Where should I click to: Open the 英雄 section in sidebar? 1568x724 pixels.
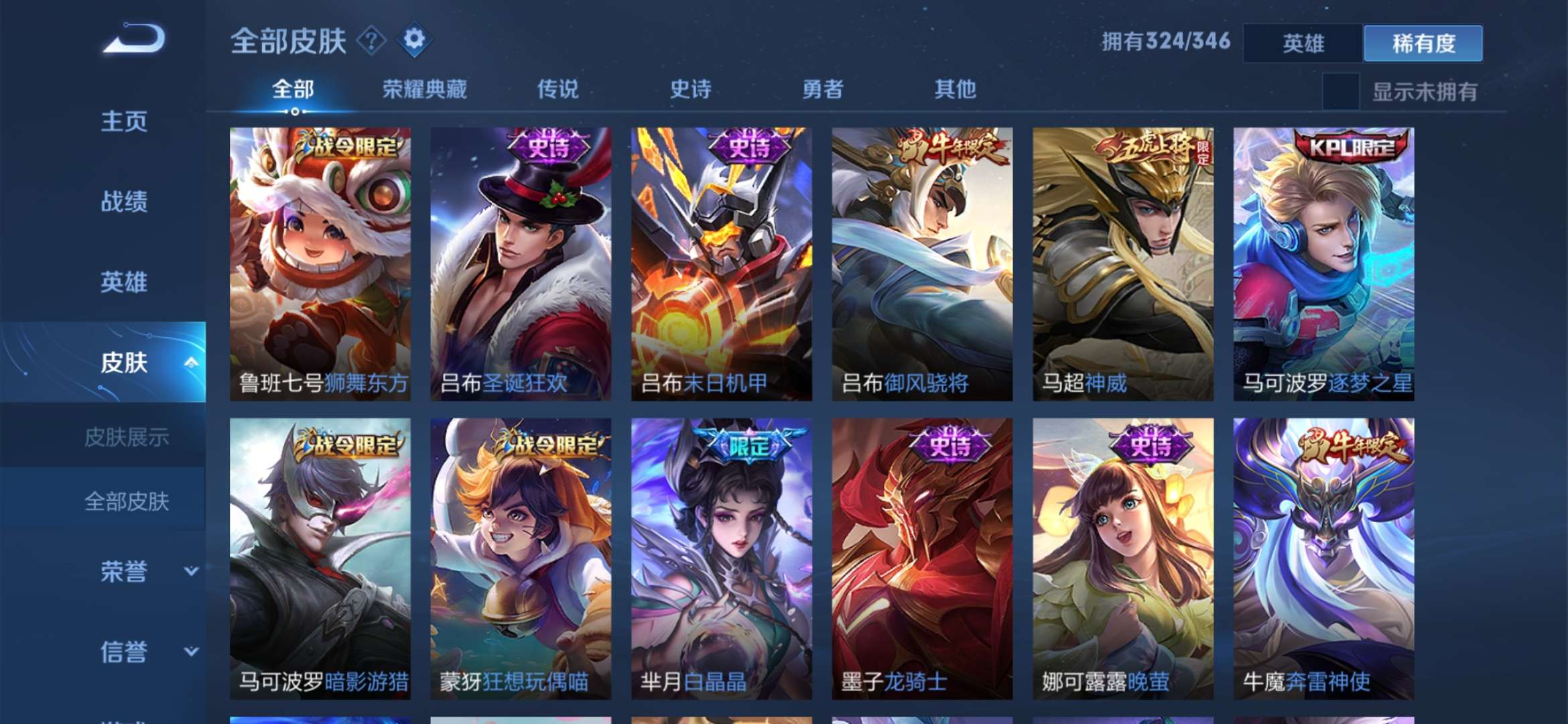coord(125,282)
